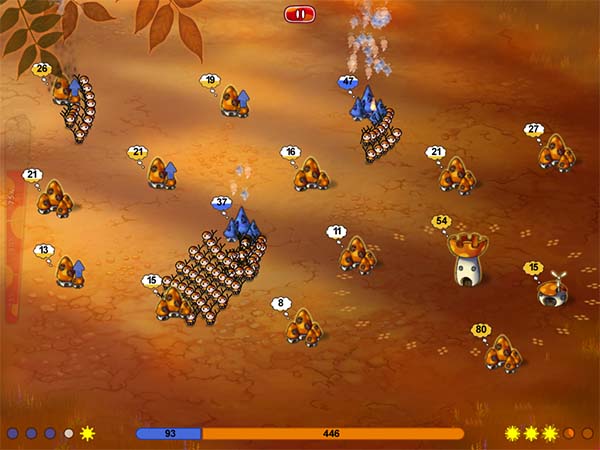Target the orange village with 80 troops
The image size is (600, 450).
pyautogui.click(x=502, y=351)
